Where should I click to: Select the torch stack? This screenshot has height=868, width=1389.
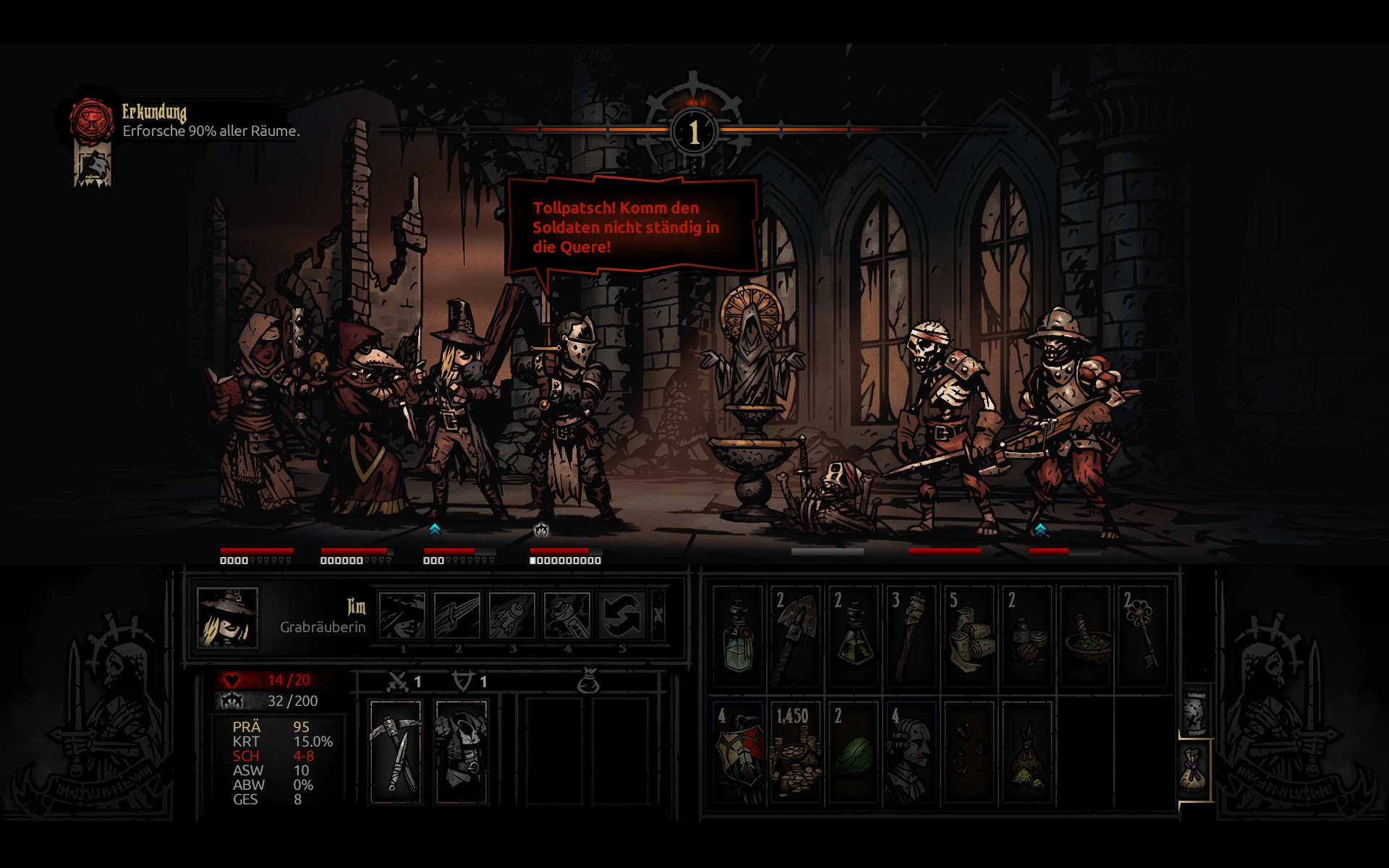[x=911, y=637]
